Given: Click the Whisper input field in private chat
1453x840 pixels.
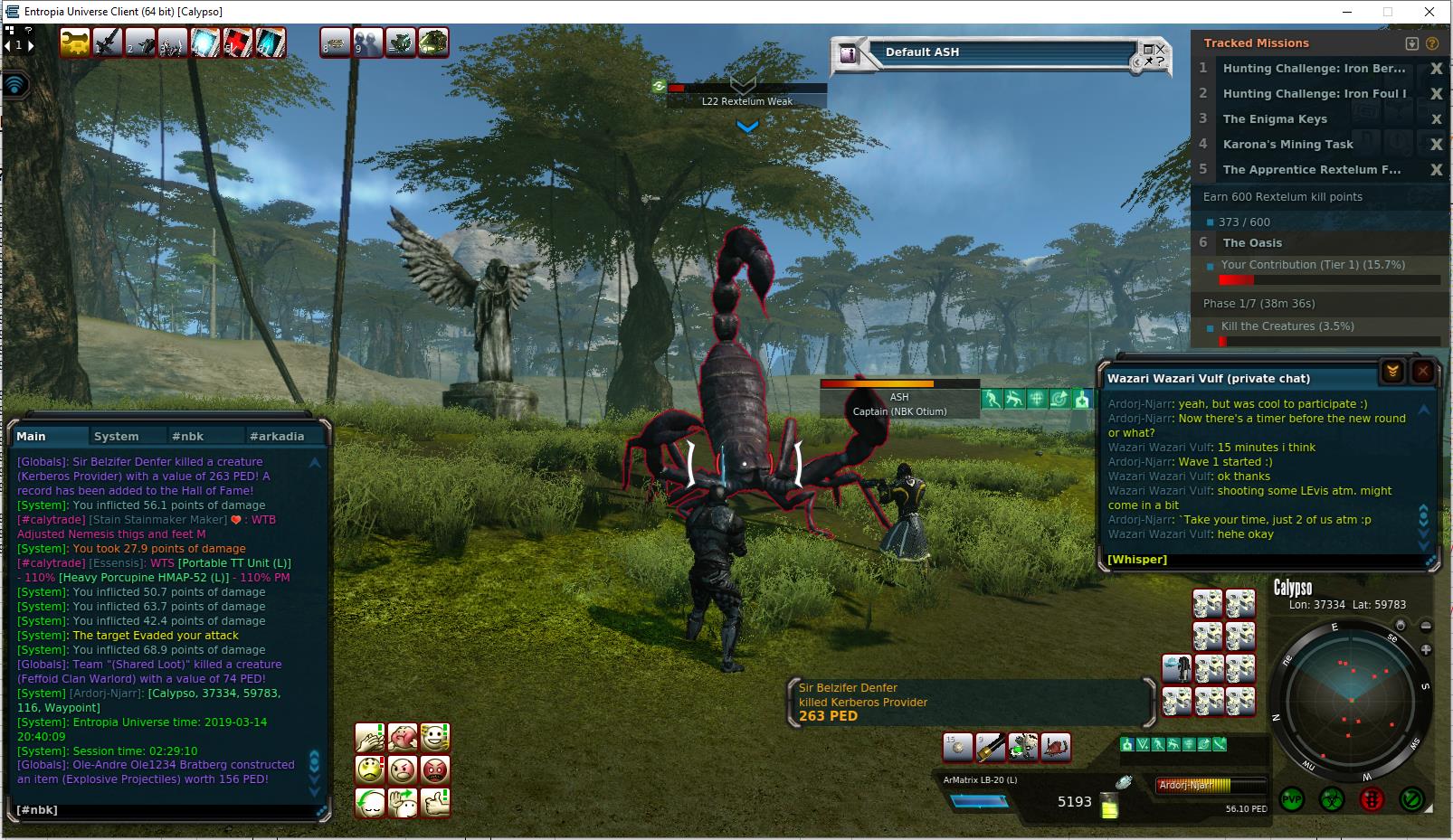Looking at the screenshot, I should [1267, 560].
